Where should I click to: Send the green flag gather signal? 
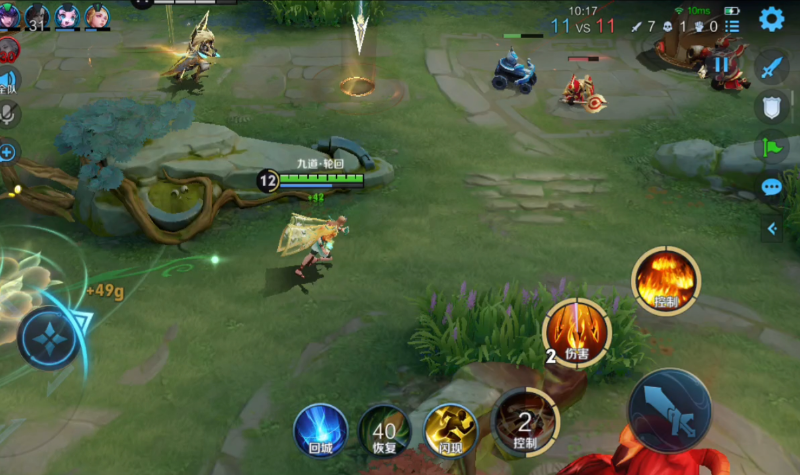tap(771, 147)
